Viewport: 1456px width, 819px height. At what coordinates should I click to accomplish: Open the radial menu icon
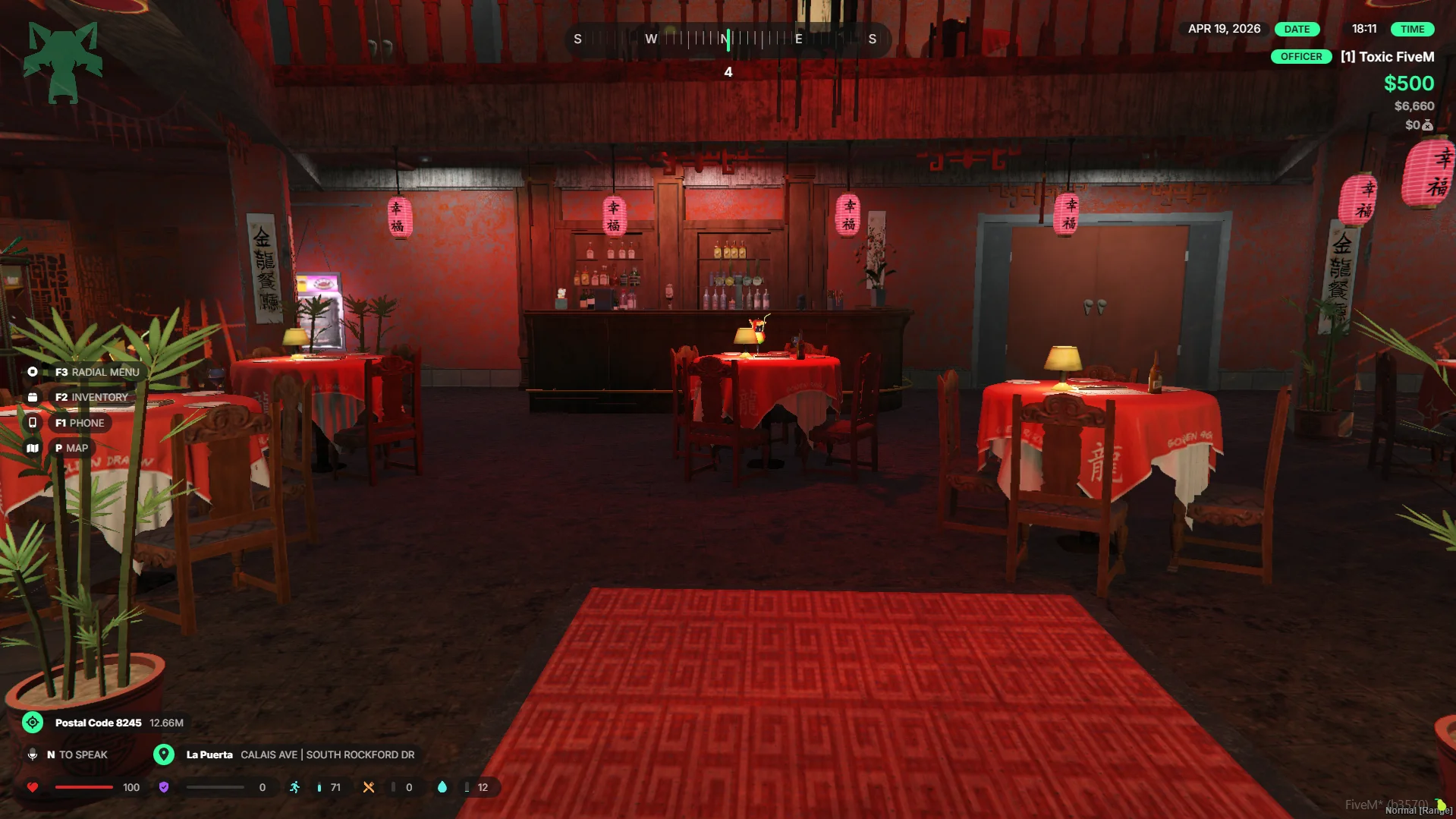(33, 372)
